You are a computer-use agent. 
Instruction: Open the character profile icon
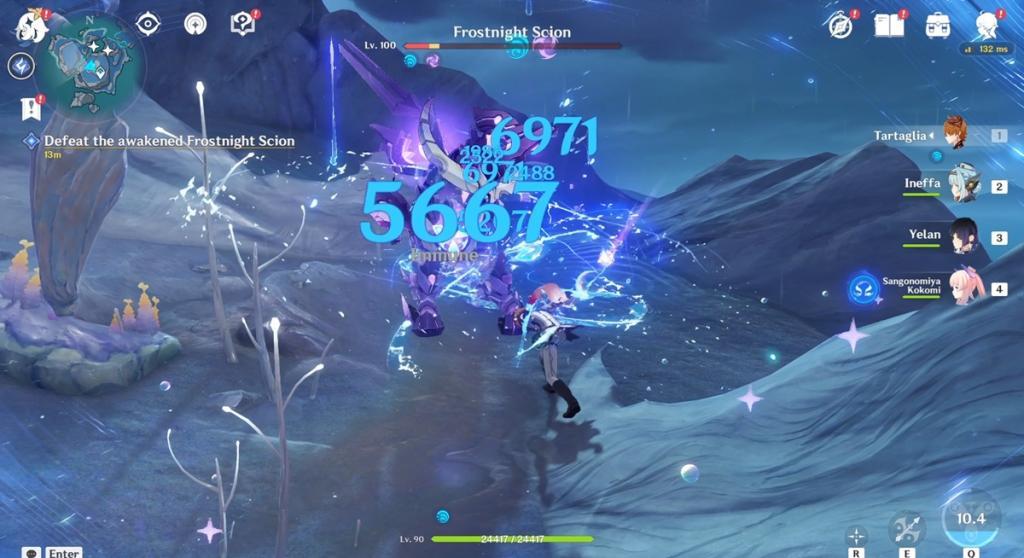988,26
